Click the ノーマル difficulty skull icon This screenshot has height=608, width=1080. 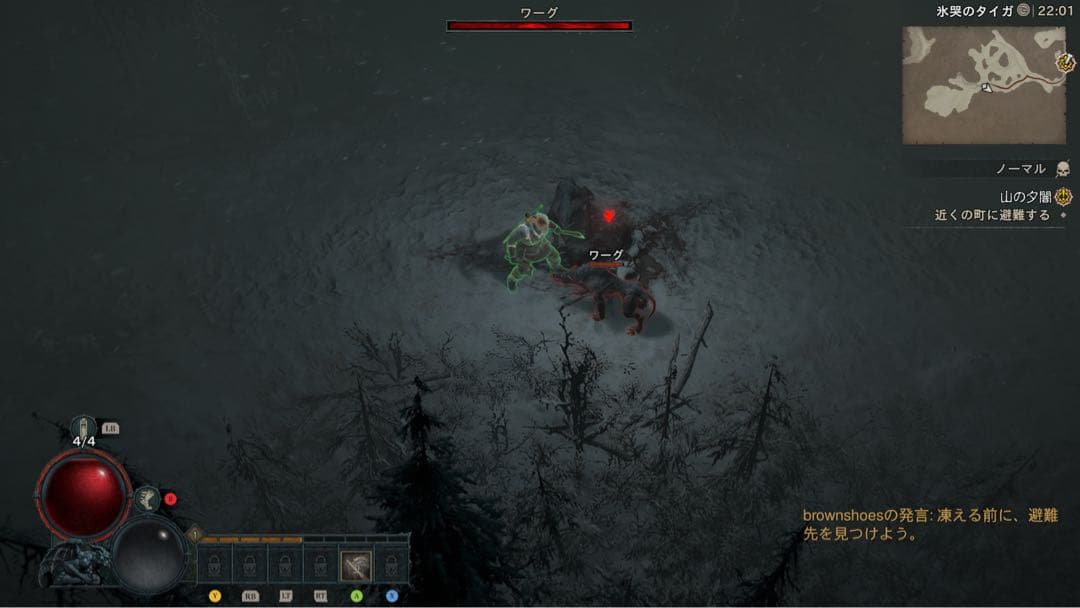[1062, 169]
